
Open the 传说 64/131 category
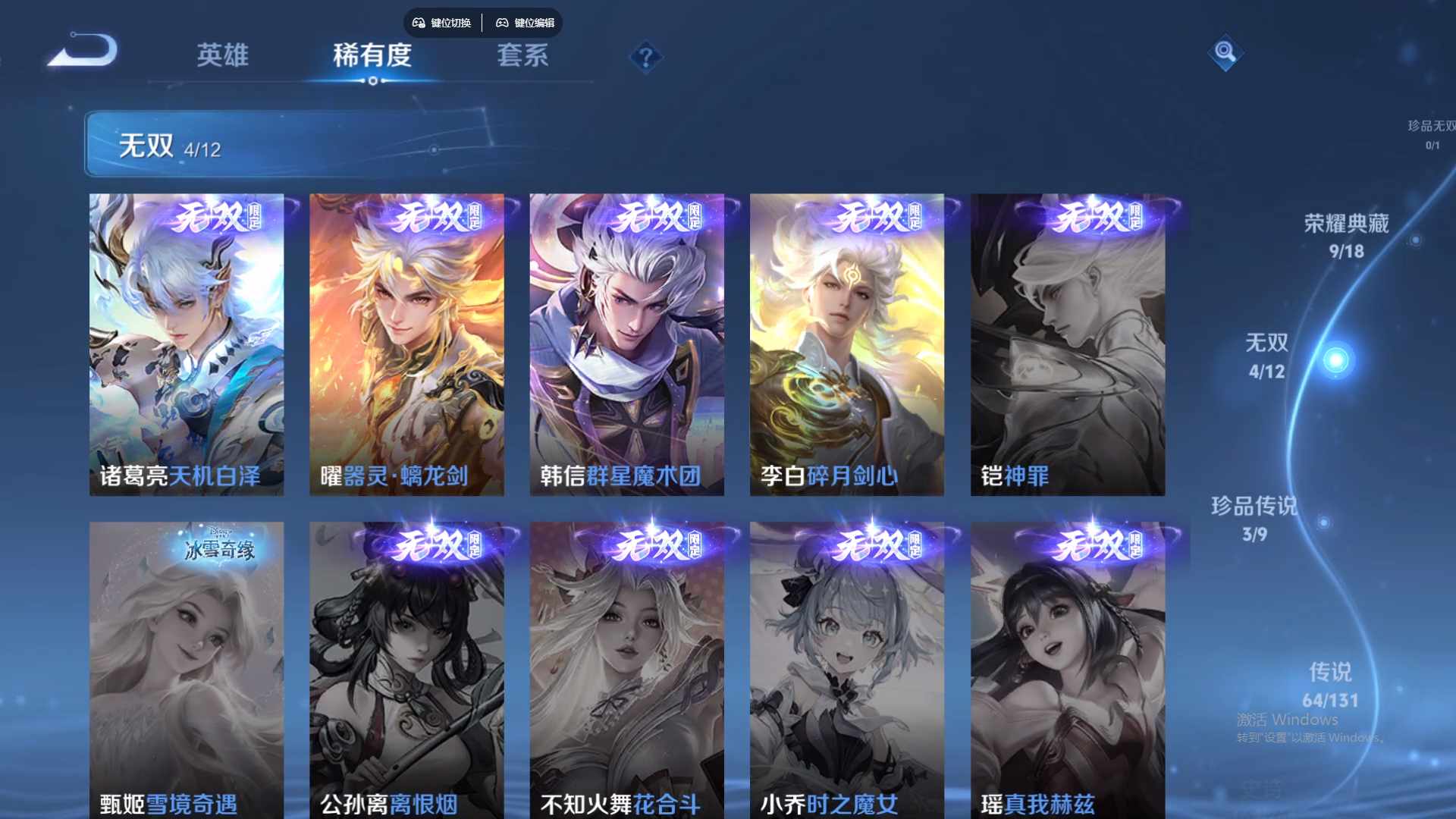[1331, 686]
